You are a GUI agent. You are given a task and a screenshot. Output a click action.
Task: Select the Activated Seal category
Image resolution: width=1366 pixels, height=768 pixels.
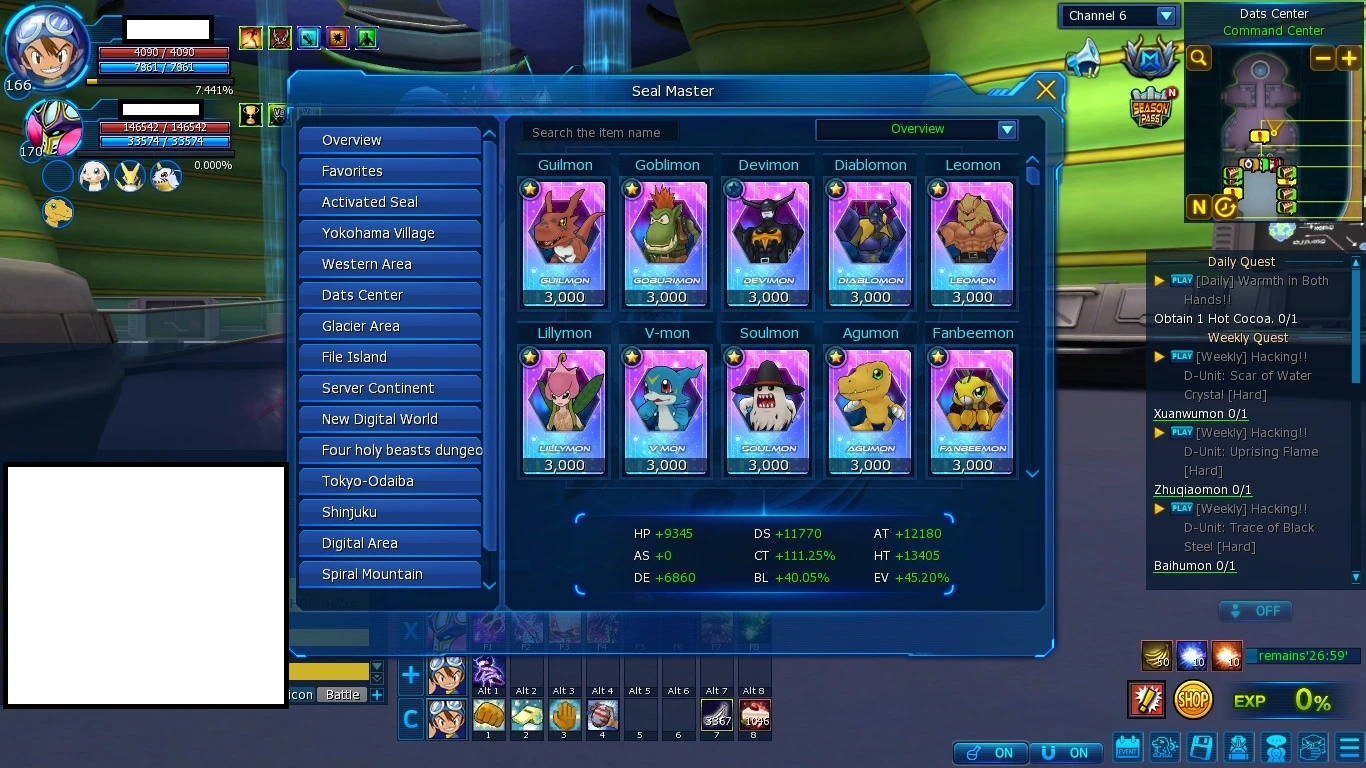click(389, 202)
